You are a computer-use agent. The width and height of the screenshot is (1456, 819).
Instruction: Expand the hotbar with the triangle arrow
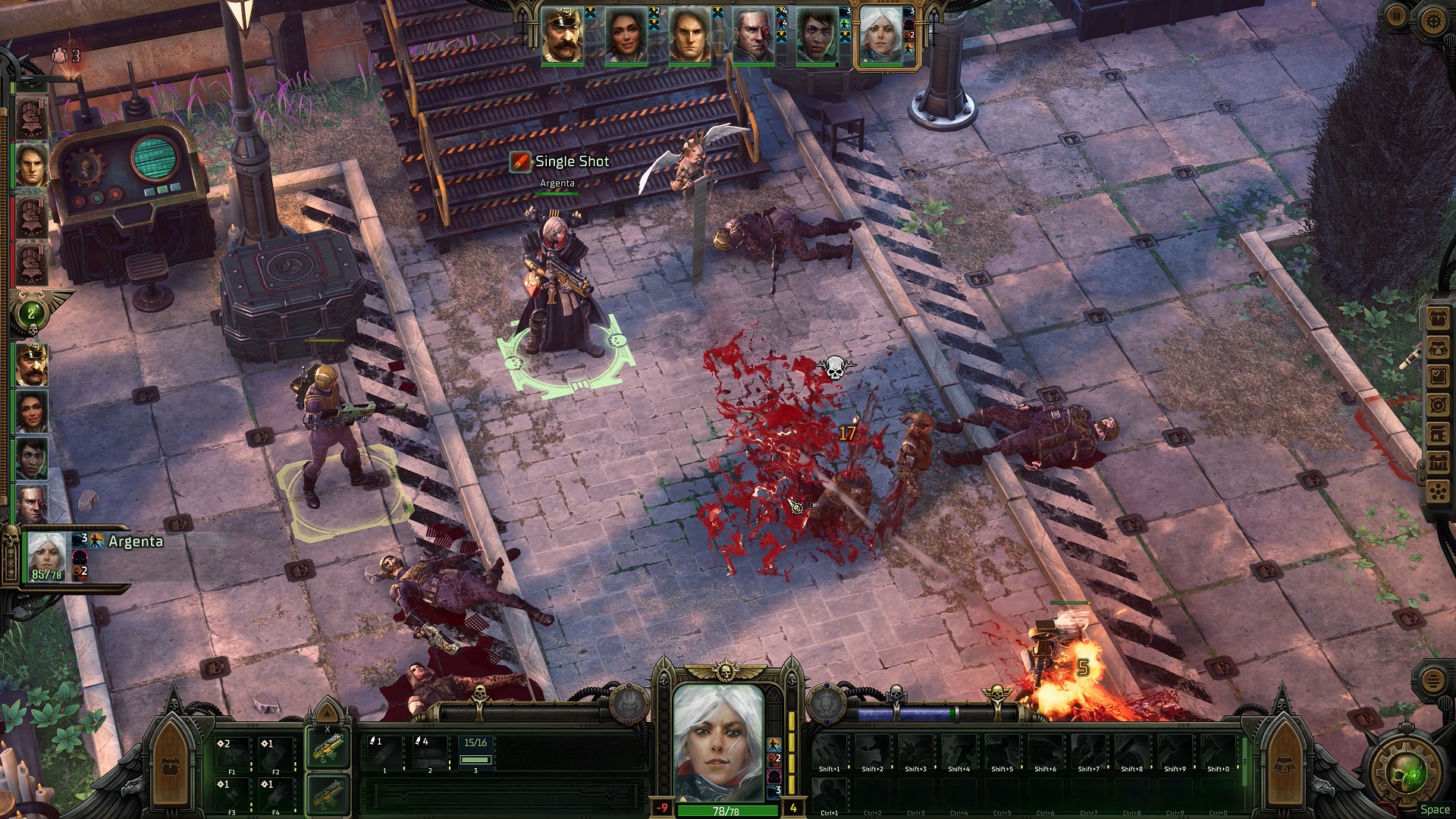click(328, 714)
